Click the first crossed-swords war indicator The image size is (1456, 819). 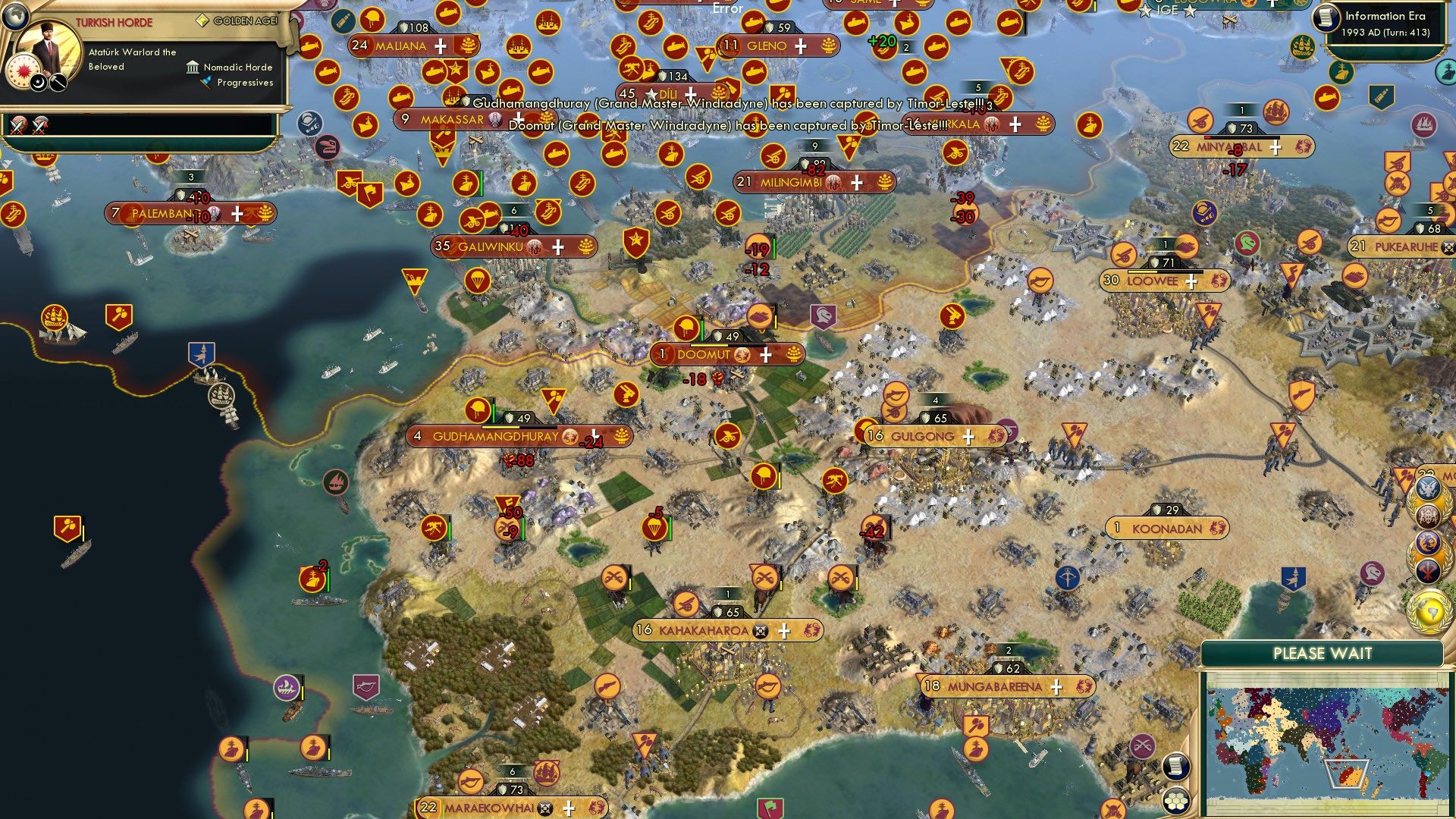pos(18,126)
